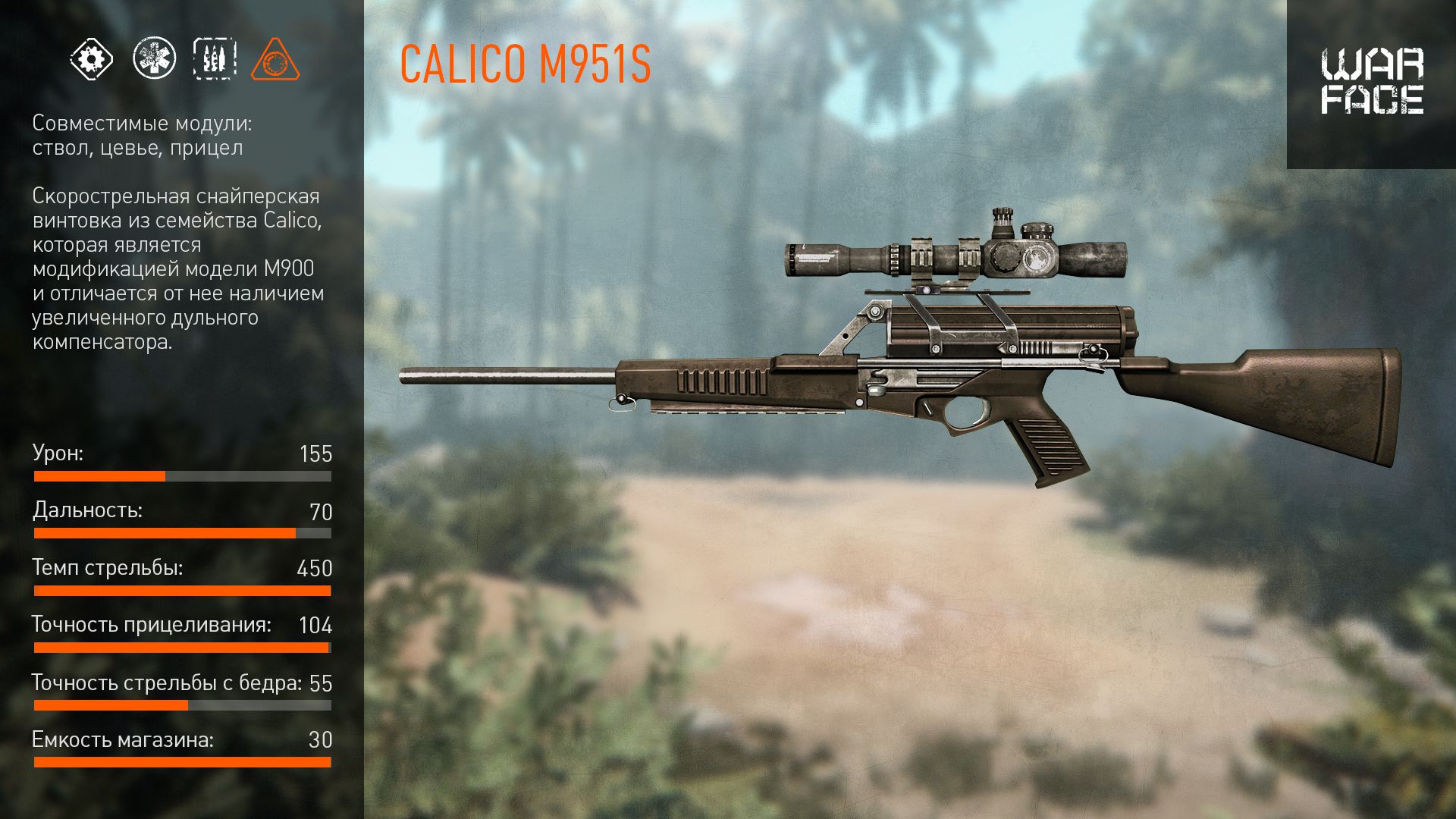
Task: Select the Engineer gear class icon
Action: click(x=92, y=58)
